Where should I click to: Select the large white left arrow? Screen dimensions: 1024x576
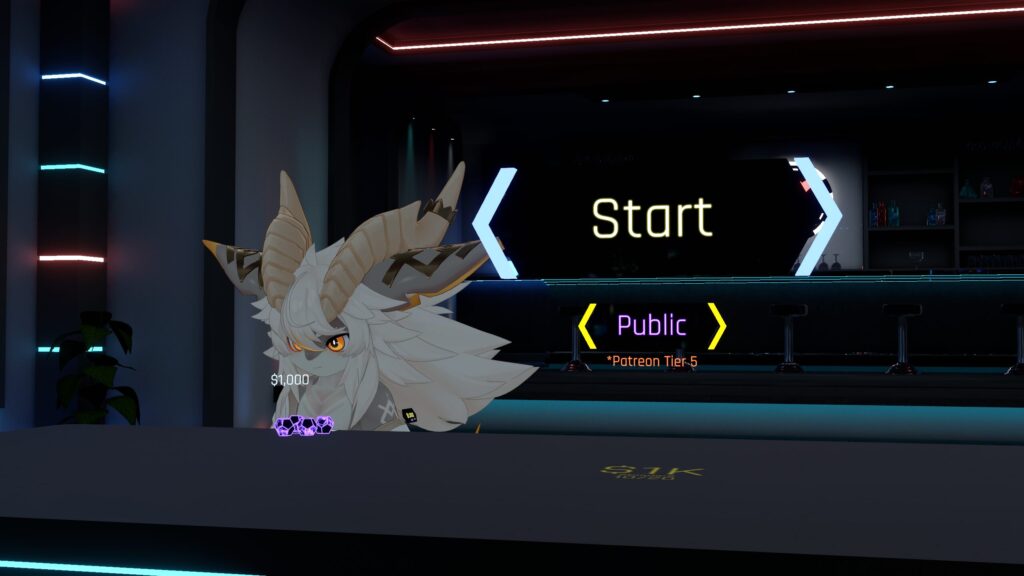496,222
